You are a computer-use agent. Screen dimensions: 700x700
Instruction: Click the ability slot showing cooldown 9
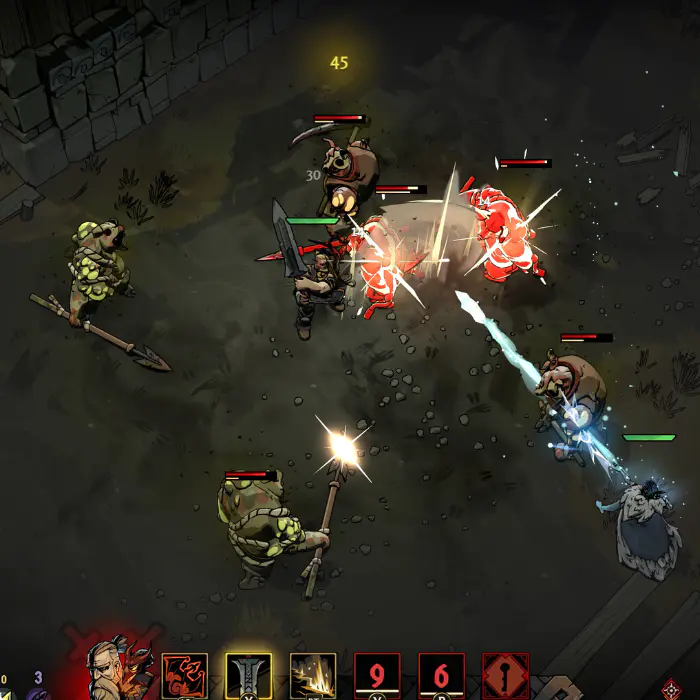click(x=377, y=676)
